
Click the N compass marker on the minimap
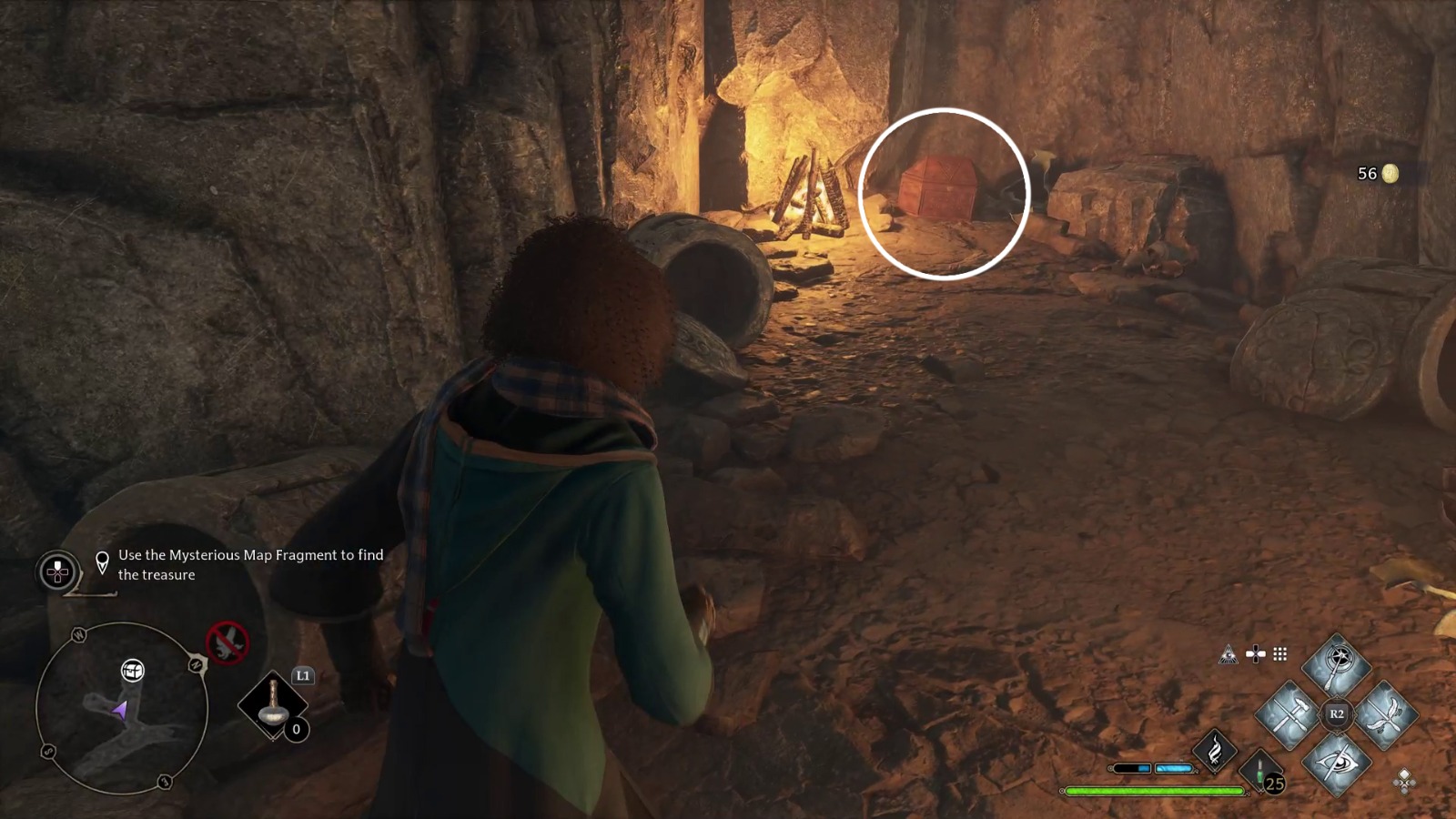(x=196, y=664)
